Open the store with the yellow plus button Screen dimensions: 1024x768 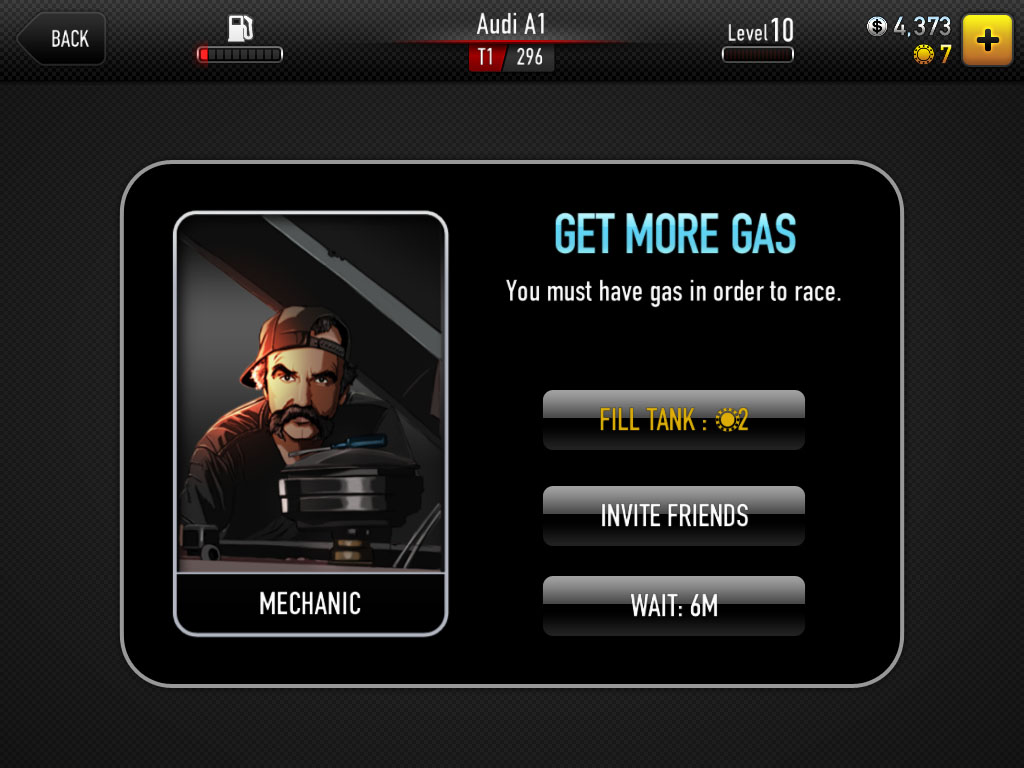(x=987, y=40)
